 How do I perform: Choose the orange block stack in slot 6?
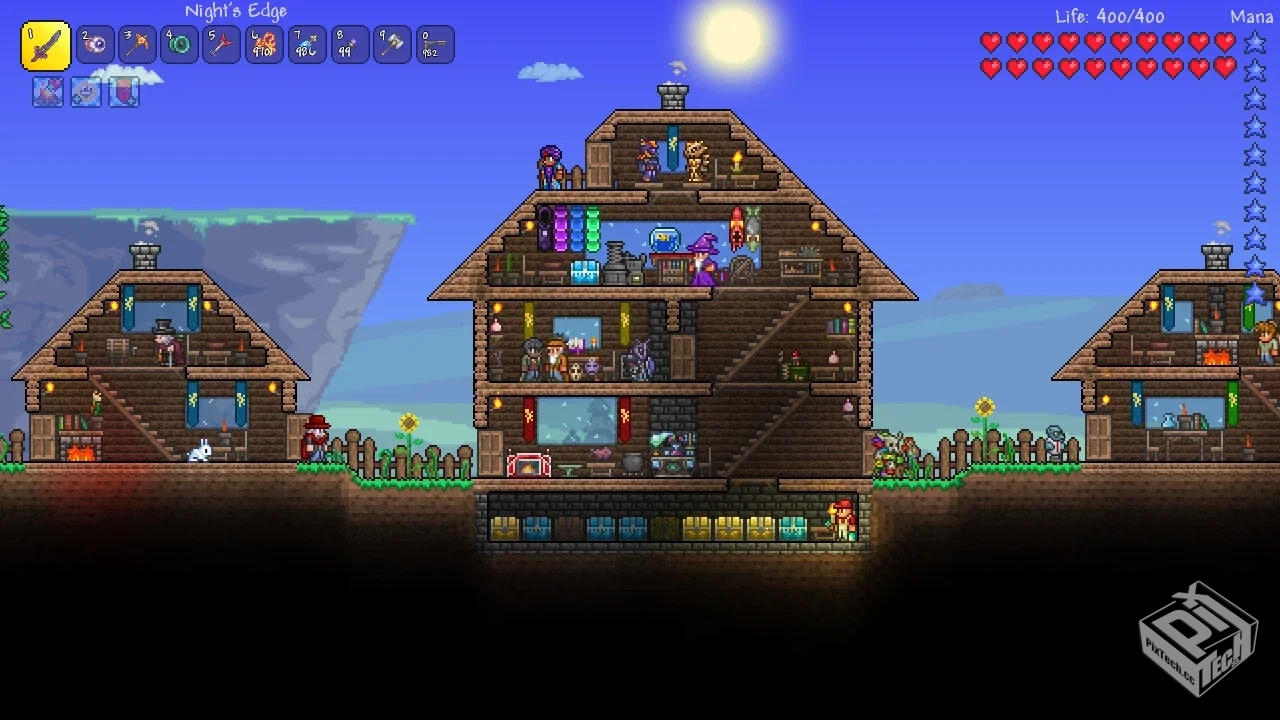(x=265, y=45)
